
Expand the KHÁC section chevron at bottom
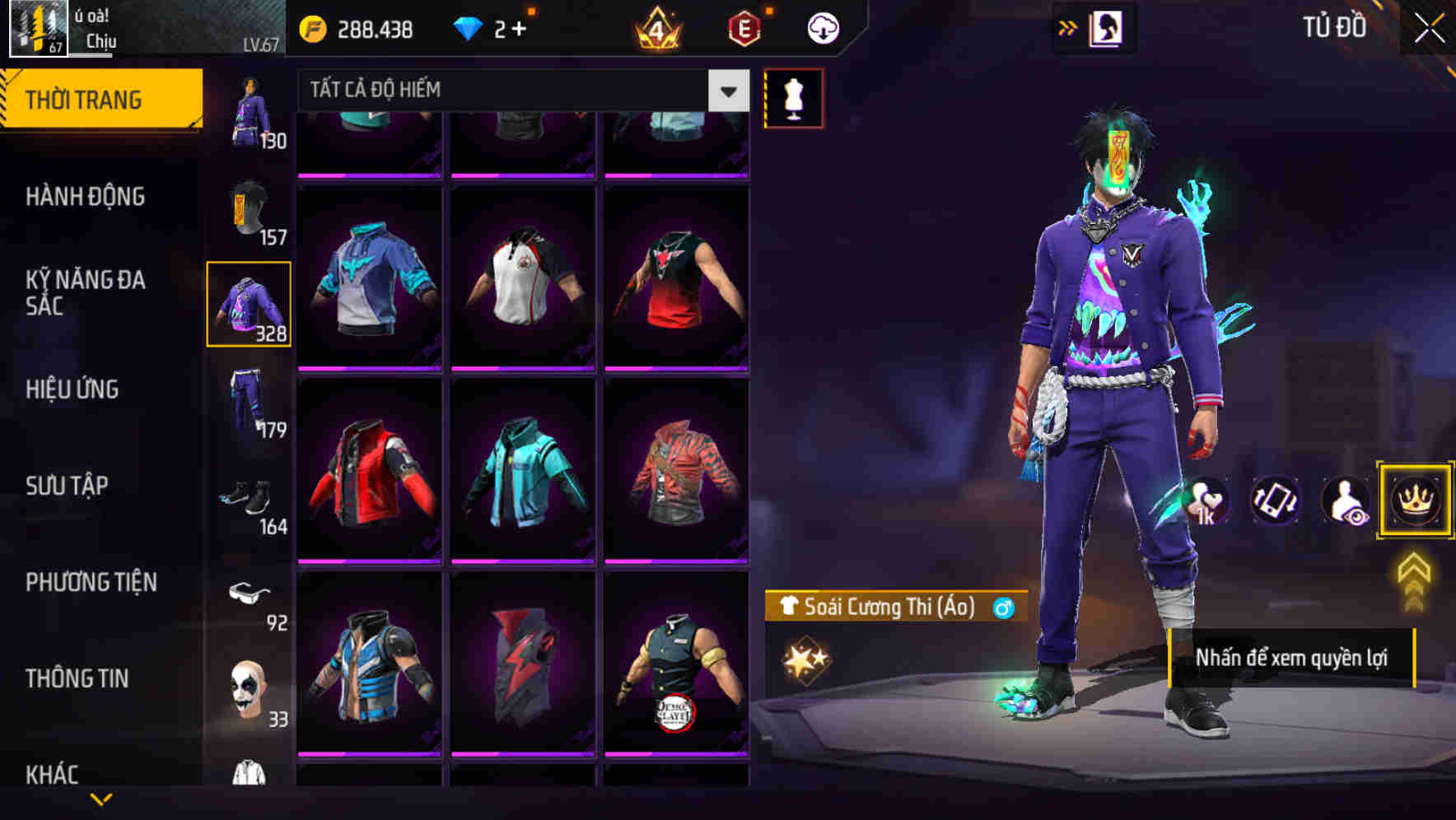coord(102,799)
